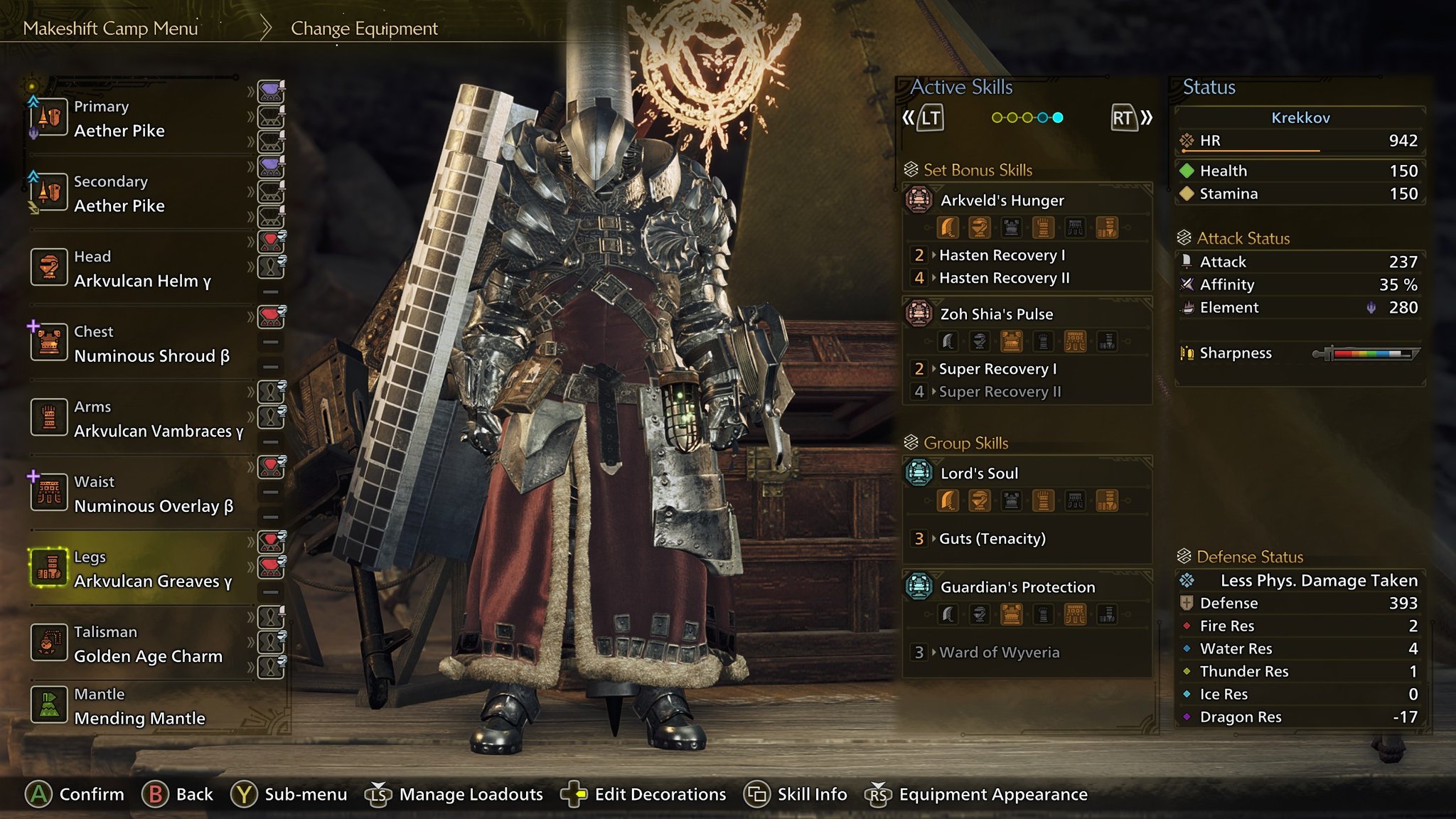Open the Sub-menu option
Viewport: 1456px width, 819px height.
point(289,794)
